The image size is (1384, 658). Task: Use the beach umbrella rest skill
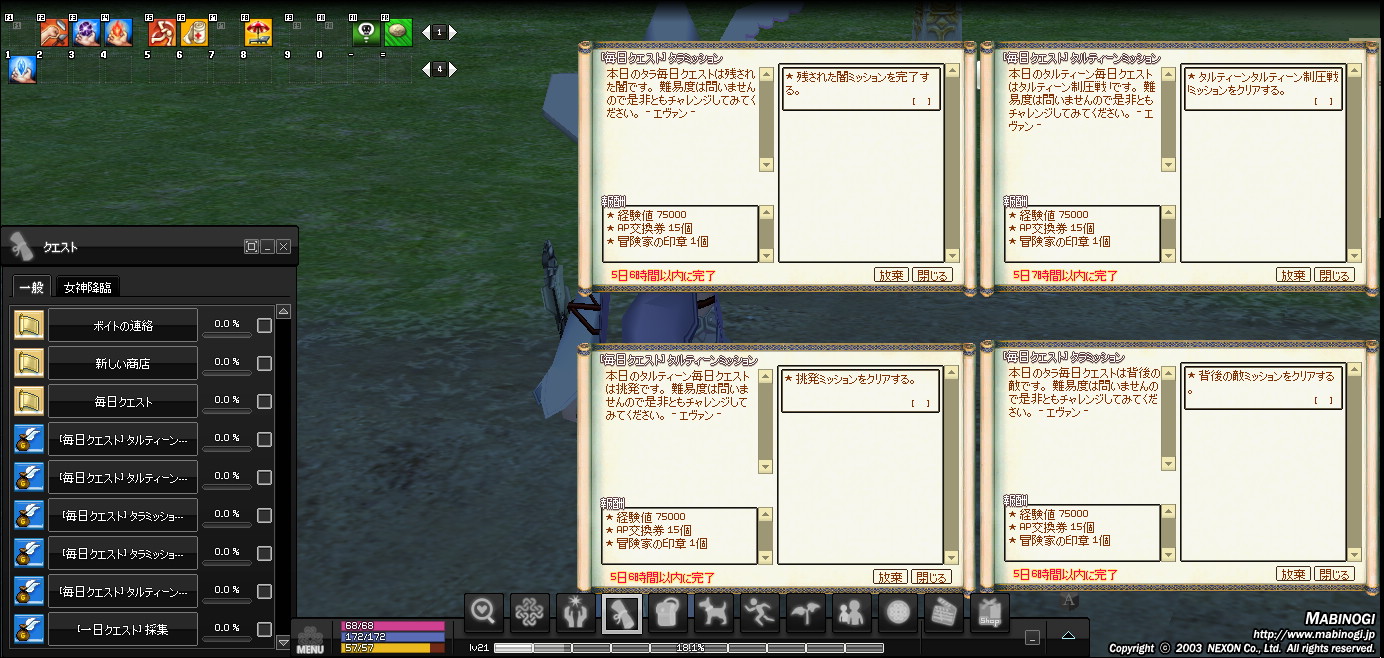point(258,33)
